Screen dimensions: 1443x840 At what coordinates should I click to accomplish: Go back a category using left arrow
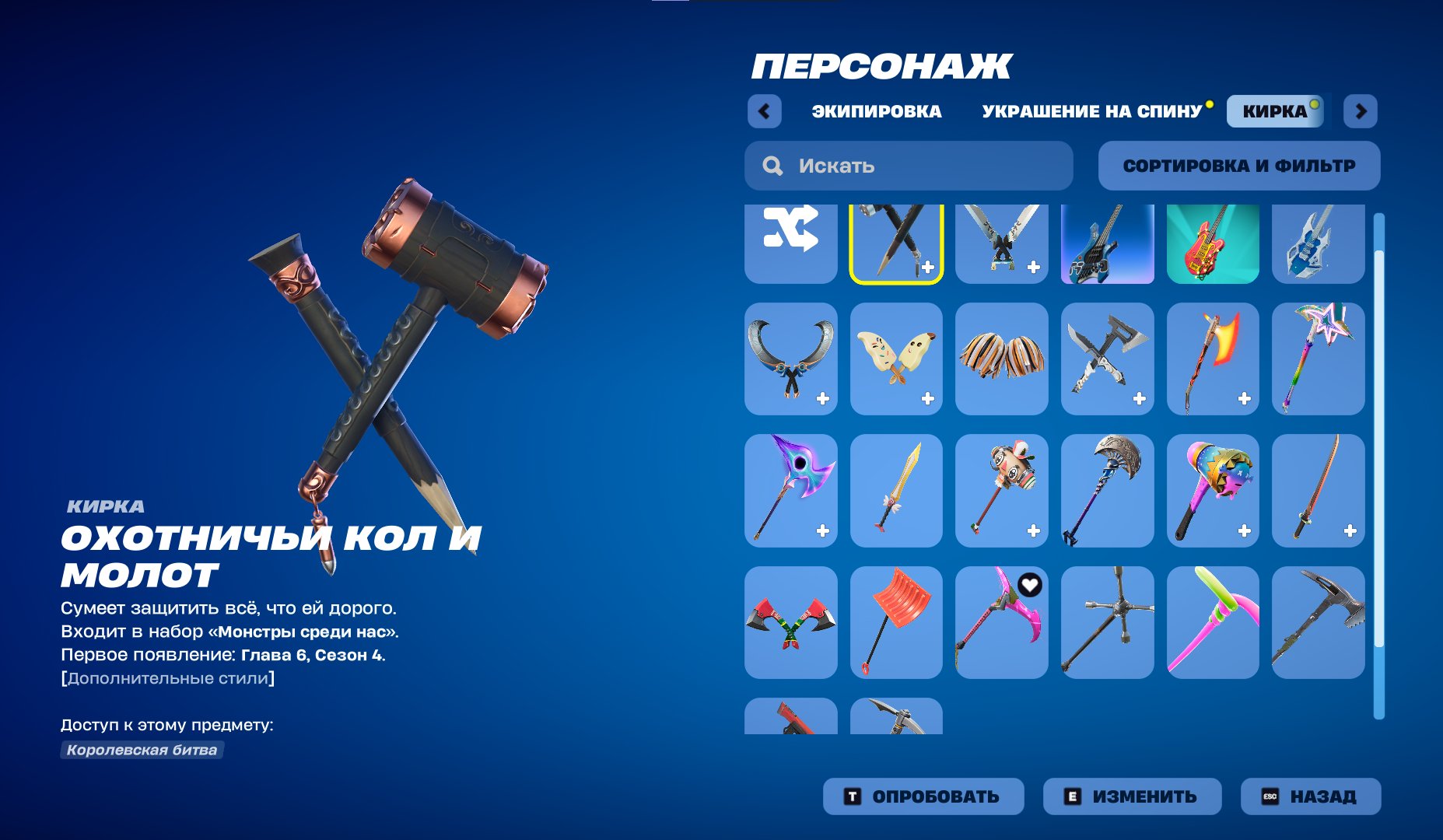pyautogui.click(x=765, y=110)
